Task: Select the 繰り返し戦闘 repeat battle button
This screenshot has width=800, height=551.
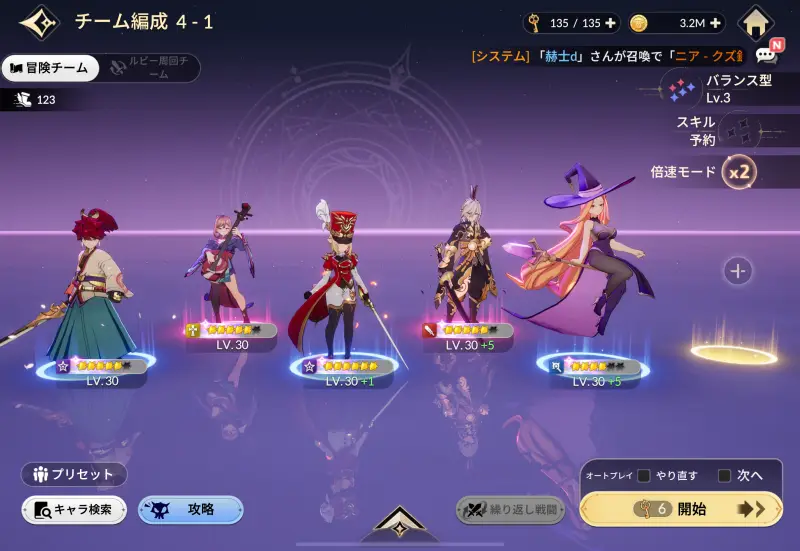Action: [x=510, y=510]
